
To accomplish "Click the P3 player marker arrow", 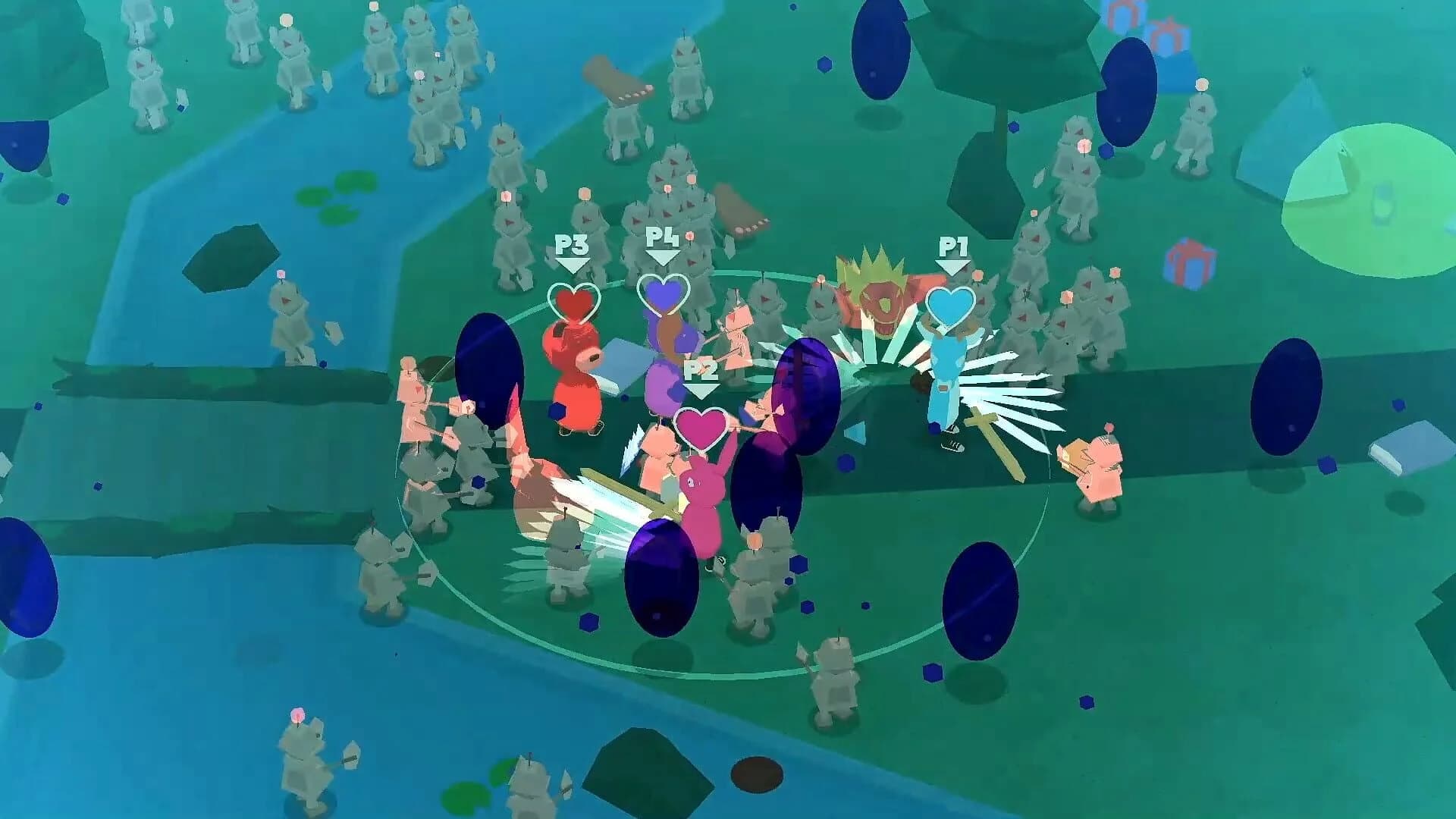I will tap(573, 262).
